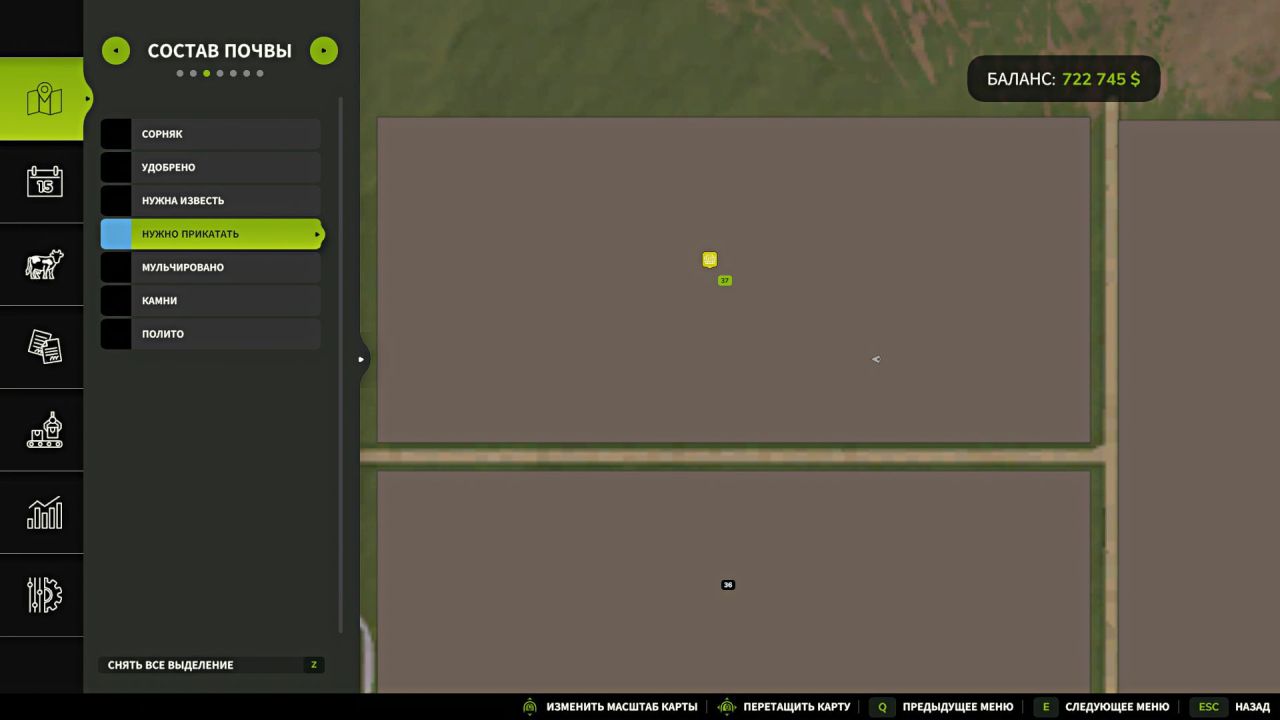The width and height of the screenshot is (1280, 720).
Task: Select the КАМНИ soil menu entry
Action: (210, 300)
